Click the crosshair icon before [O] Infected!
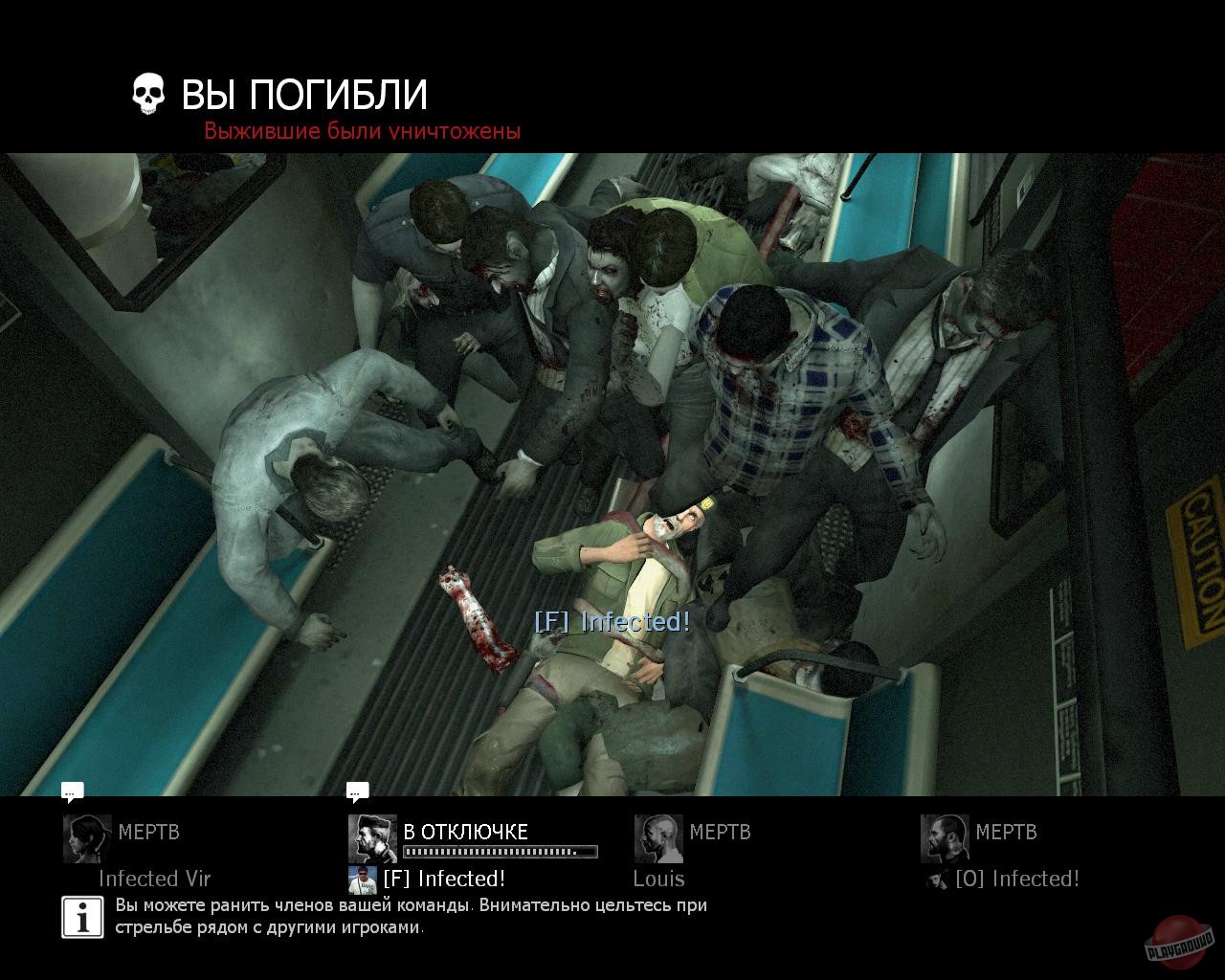 934,880
